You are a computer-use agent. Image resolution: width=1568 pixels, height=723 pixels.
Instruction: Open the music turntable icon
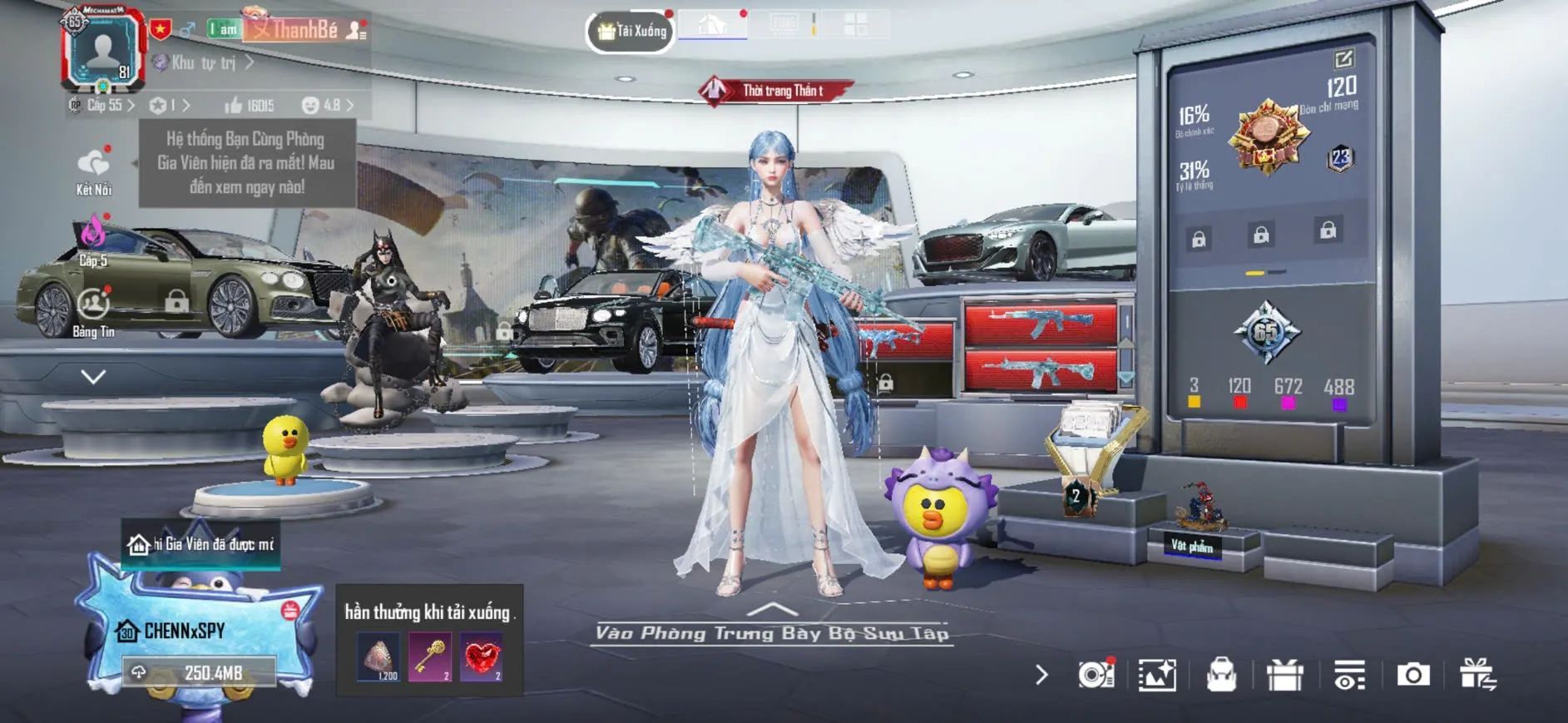tap(1095, 675)
